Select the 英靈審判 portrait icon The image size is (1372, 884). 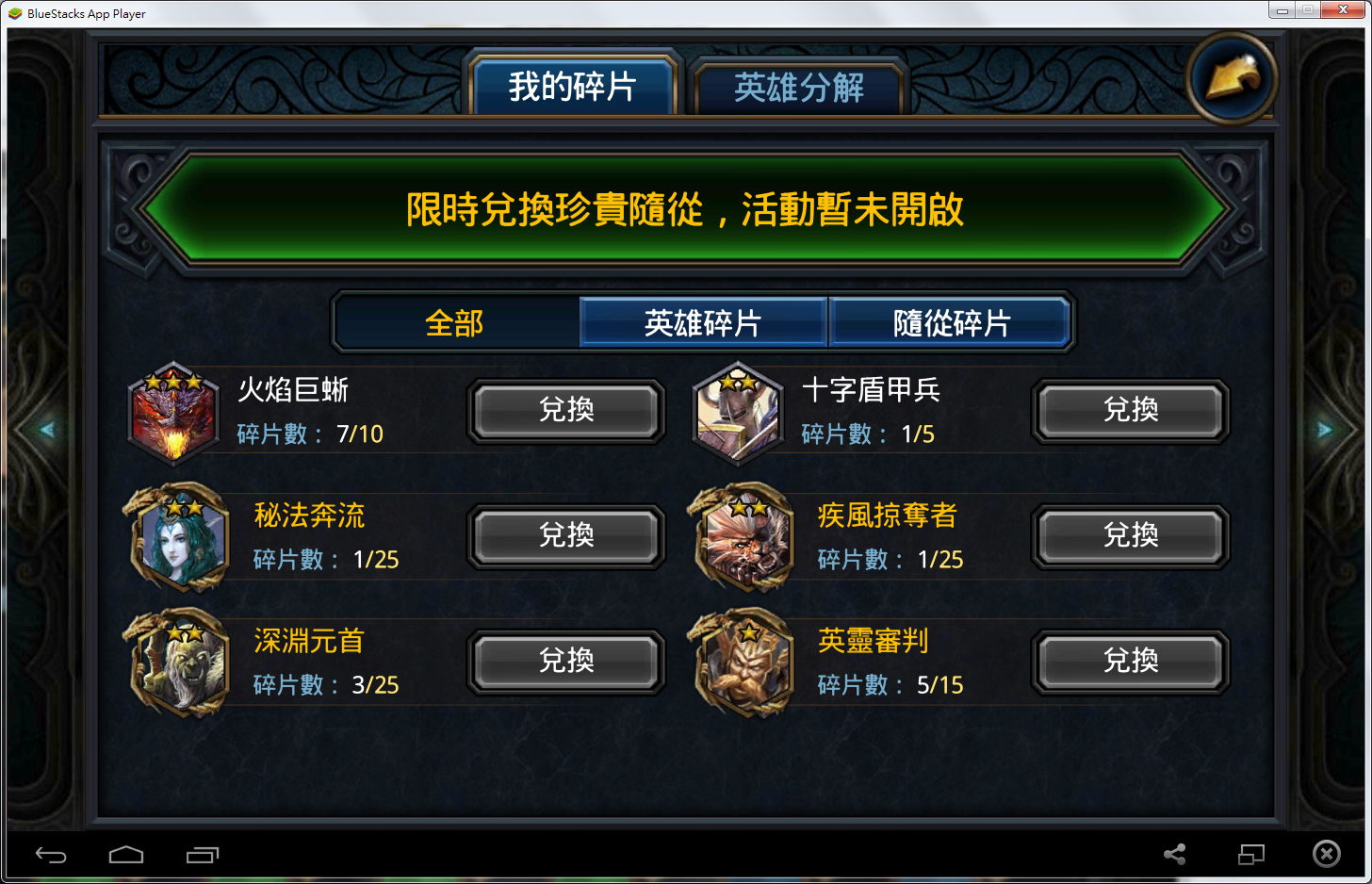click(x=743, y=663)
